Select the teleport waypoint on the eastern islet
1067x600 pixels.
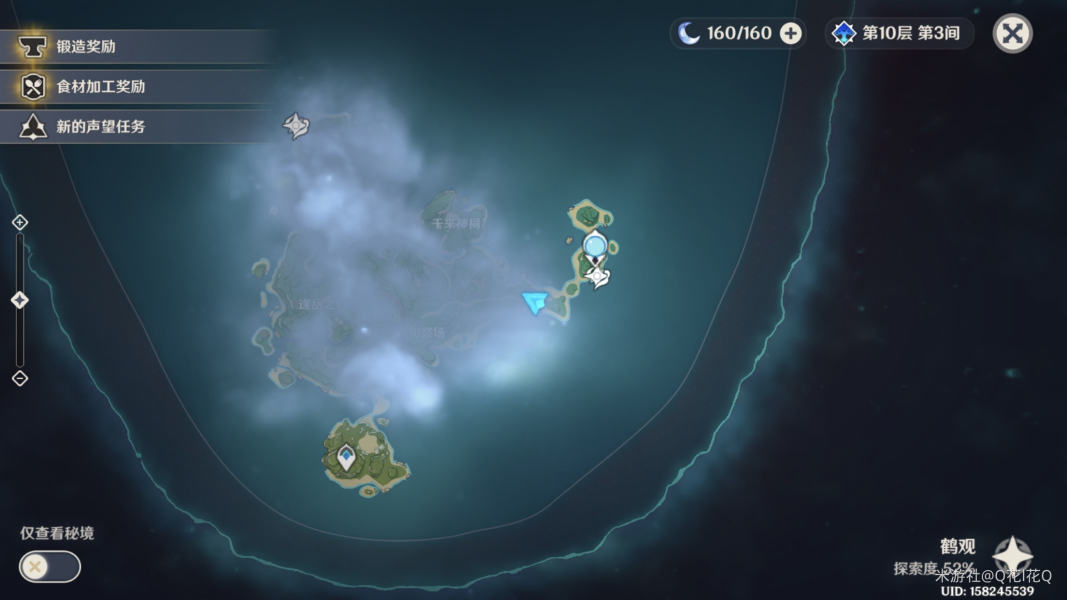coord(595,244)
